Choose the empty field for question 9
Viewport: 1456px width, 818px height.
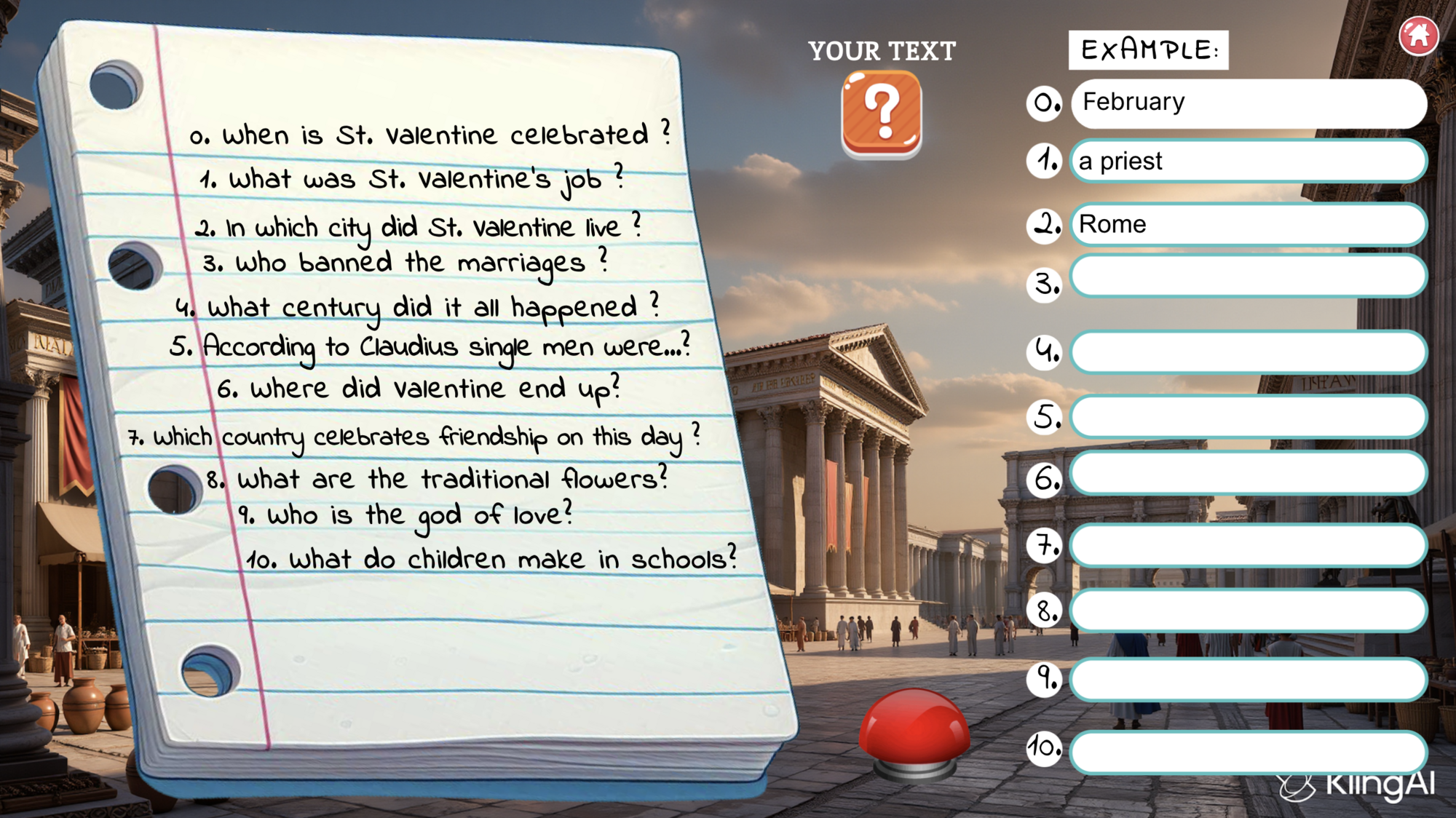tap(1248, 679)
